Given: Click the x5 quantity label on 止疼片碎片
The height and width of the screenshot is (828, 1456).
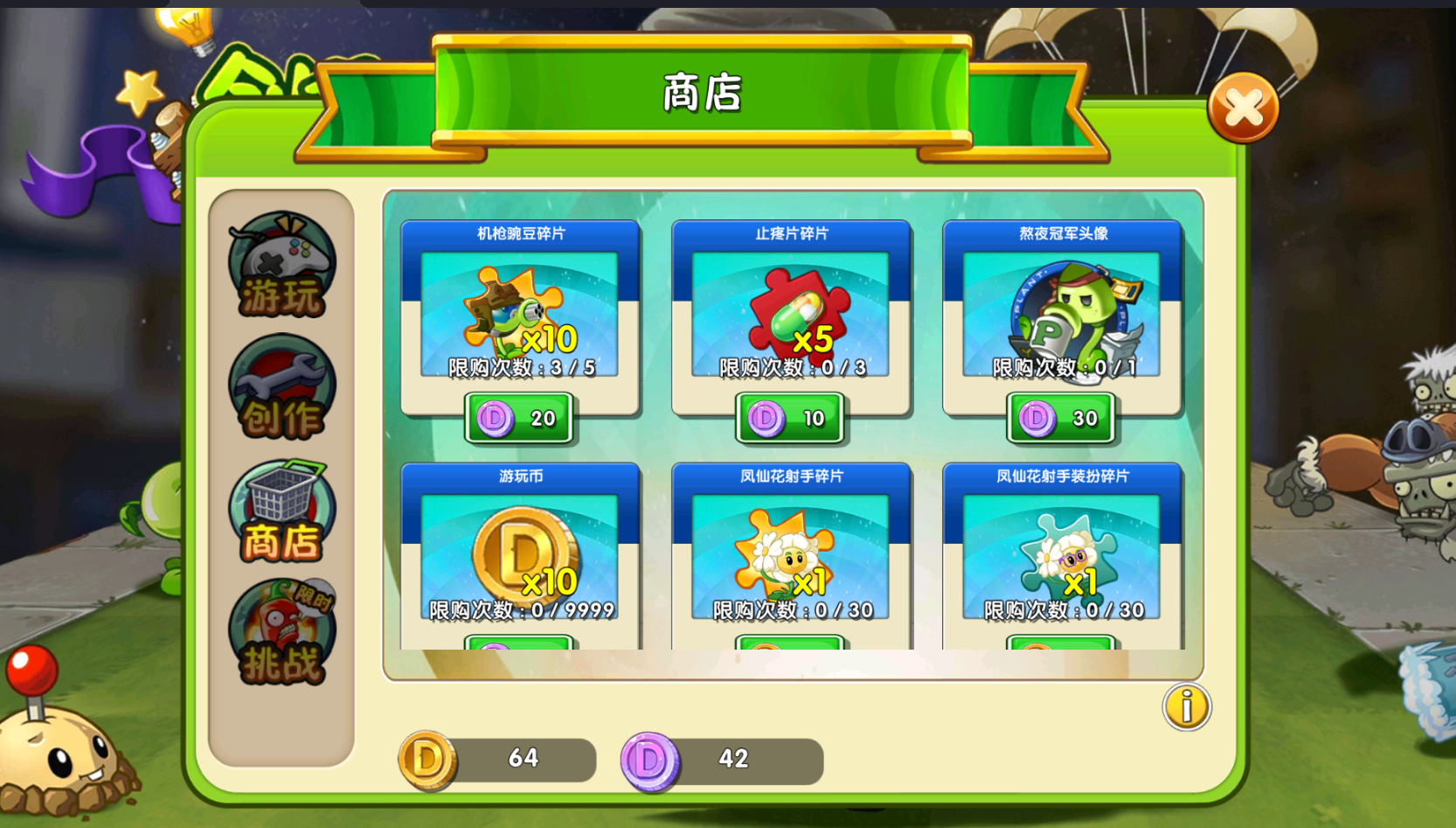Looking at the screenshot, I should coord(819,342).
